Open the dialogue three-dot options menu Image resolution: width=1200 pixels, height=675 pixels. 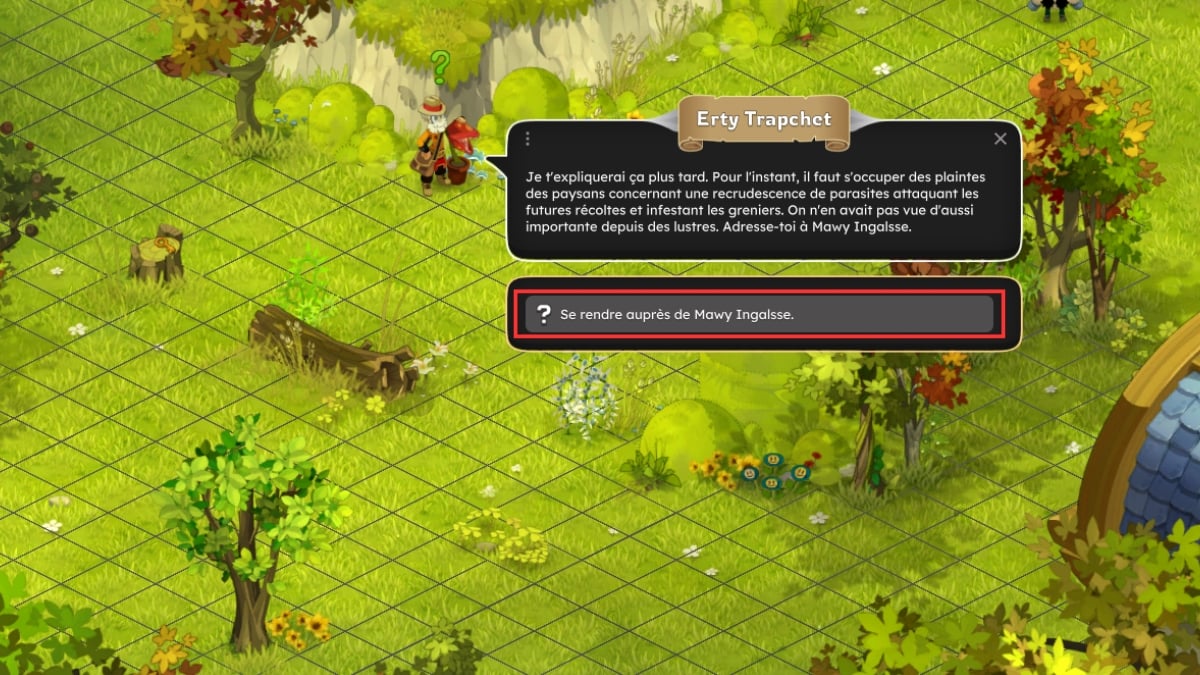click(527, 140)
